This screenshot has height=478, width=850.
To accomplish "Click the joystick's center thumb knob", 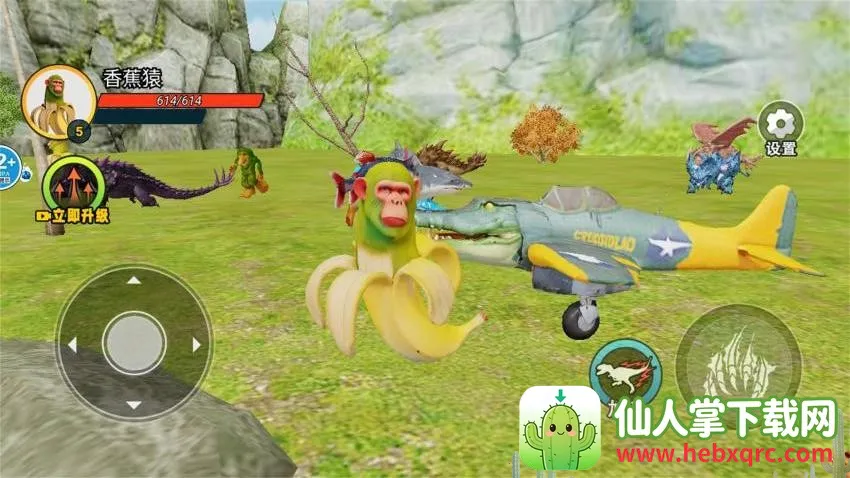I will click(x=133, y=344).
